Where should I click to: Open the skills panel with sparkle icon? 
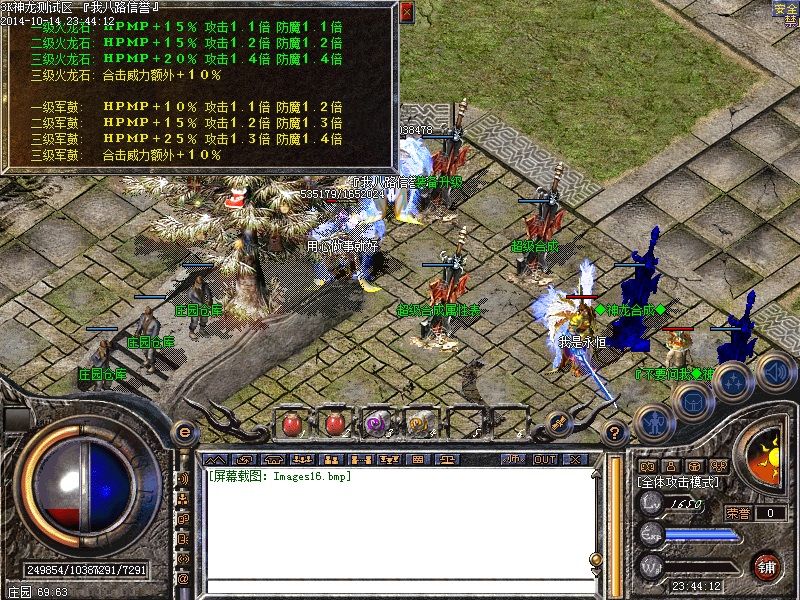coord(733,381)
